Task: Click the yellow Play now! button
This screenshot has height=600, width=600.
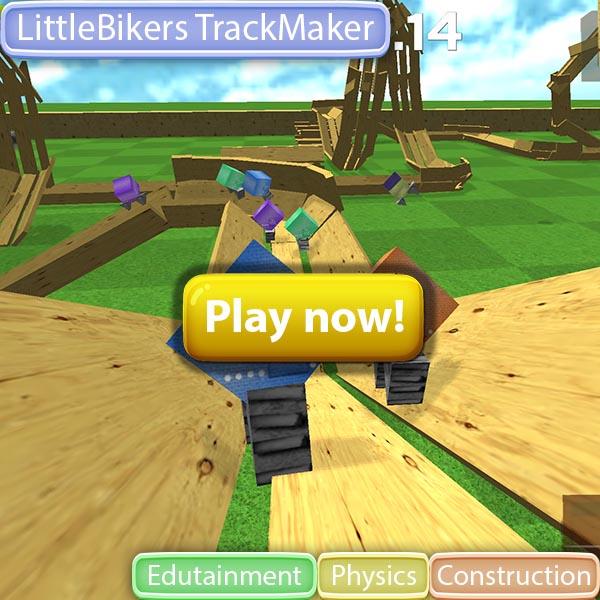Action: pyautogui.click(x=305, y=318)
